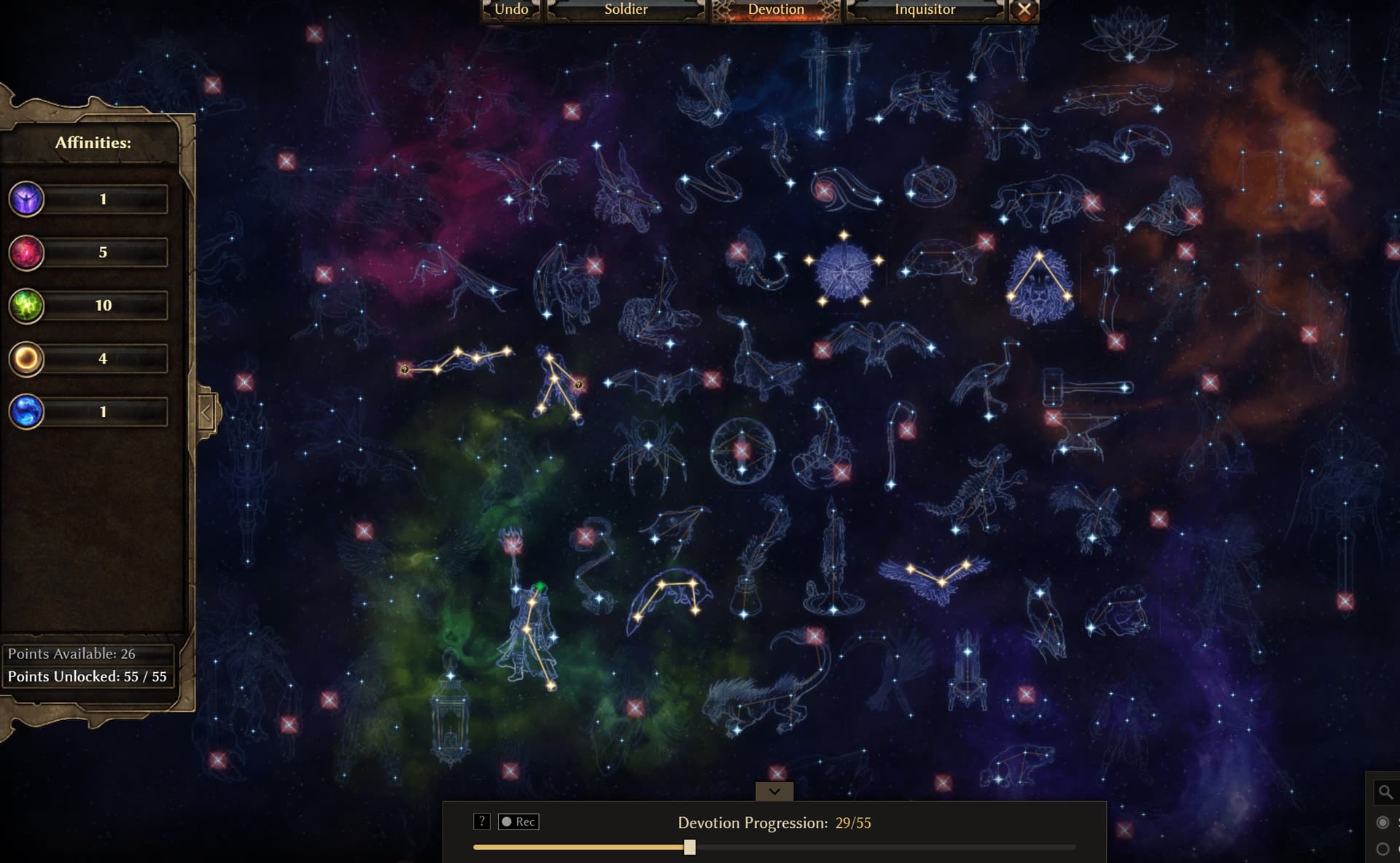The width and height of the screenshot is (1400, 863).
Task: Select the lion constellation
Action: click(x=1039, y=286)
